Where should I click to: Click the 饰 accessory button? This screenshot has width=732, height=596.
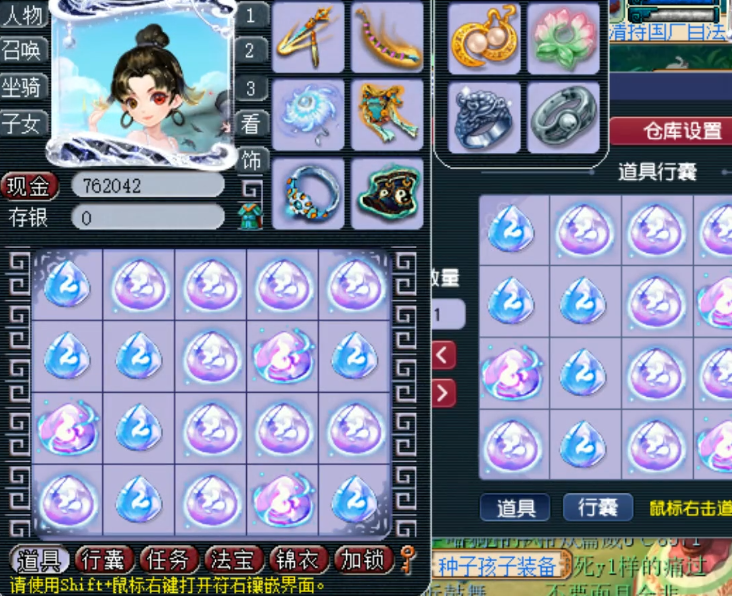pos(252,159)
